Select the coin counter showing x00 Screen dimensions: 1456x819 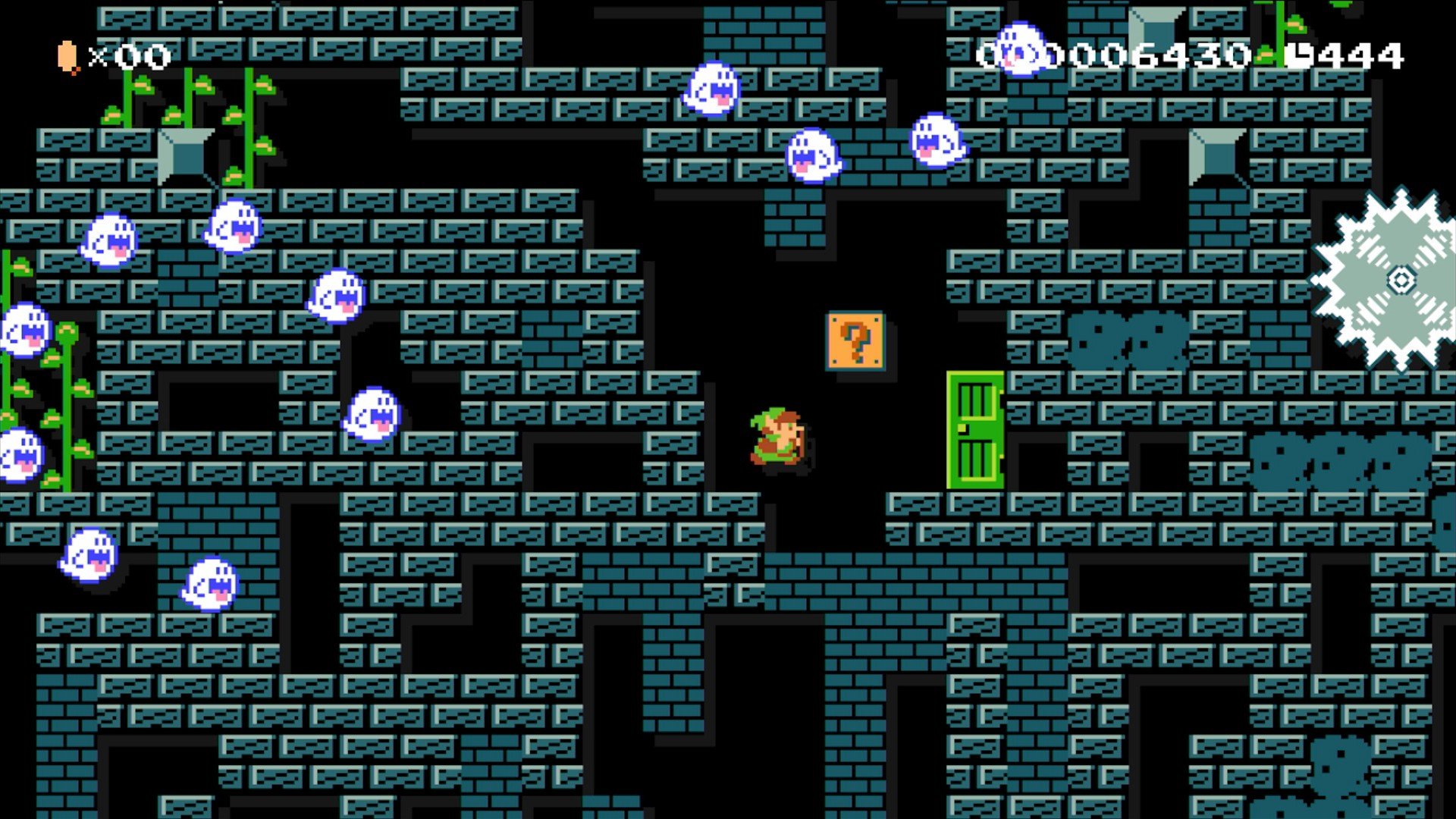(x=121, y=55)
